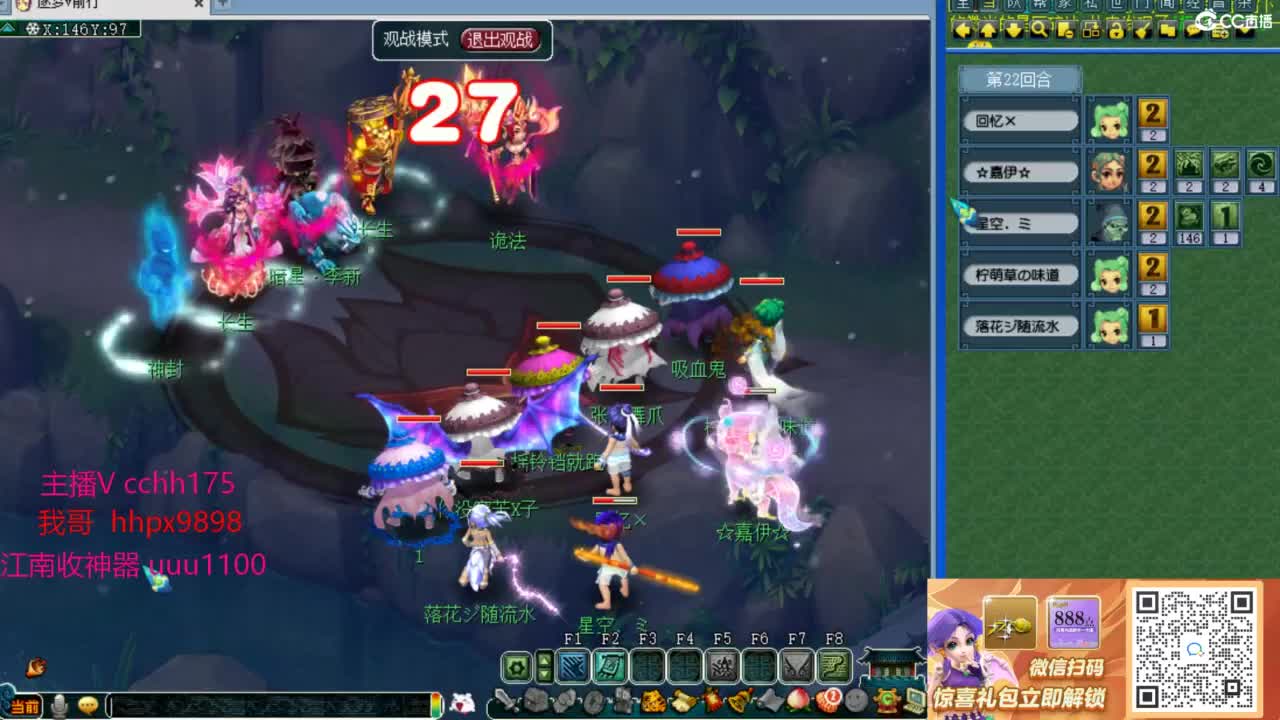This screenshot has width=1280, height=720.
Task: Switch to the 当前 chat tab at bottom left
Action: 25,704
